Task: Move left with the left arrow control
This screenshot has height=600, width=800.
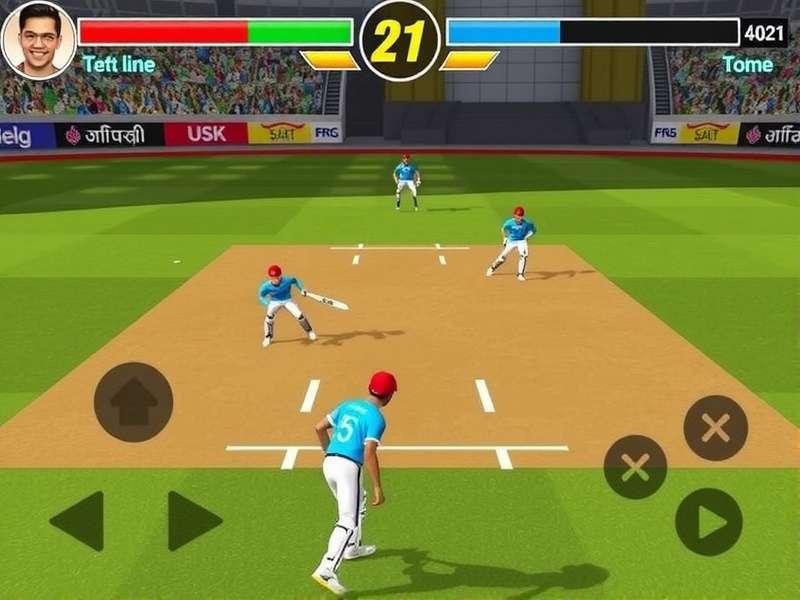Action: 78,520
